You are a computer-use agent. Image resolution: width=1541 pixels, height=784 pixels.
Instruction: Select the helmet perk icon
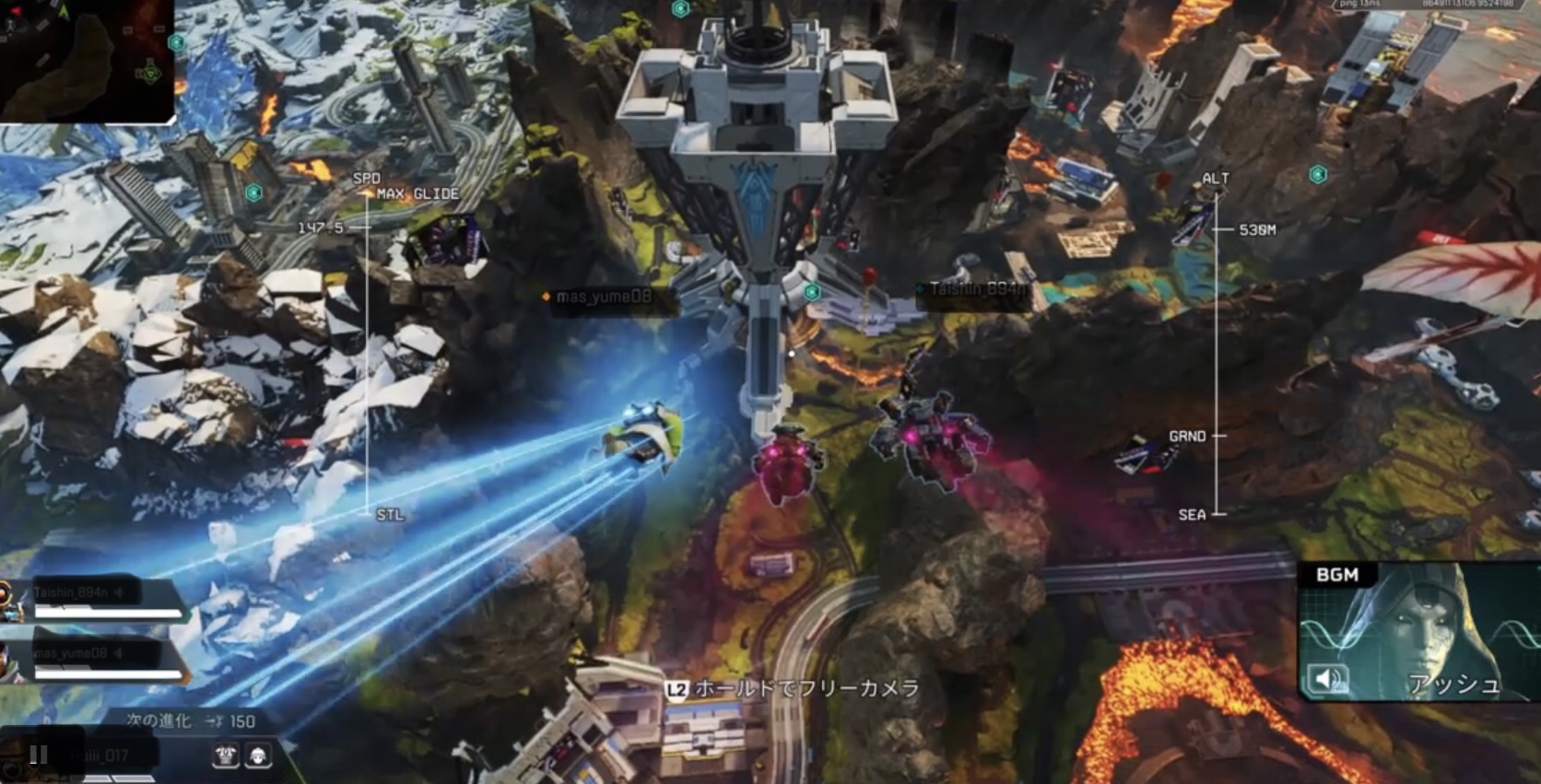pos(258,756)
